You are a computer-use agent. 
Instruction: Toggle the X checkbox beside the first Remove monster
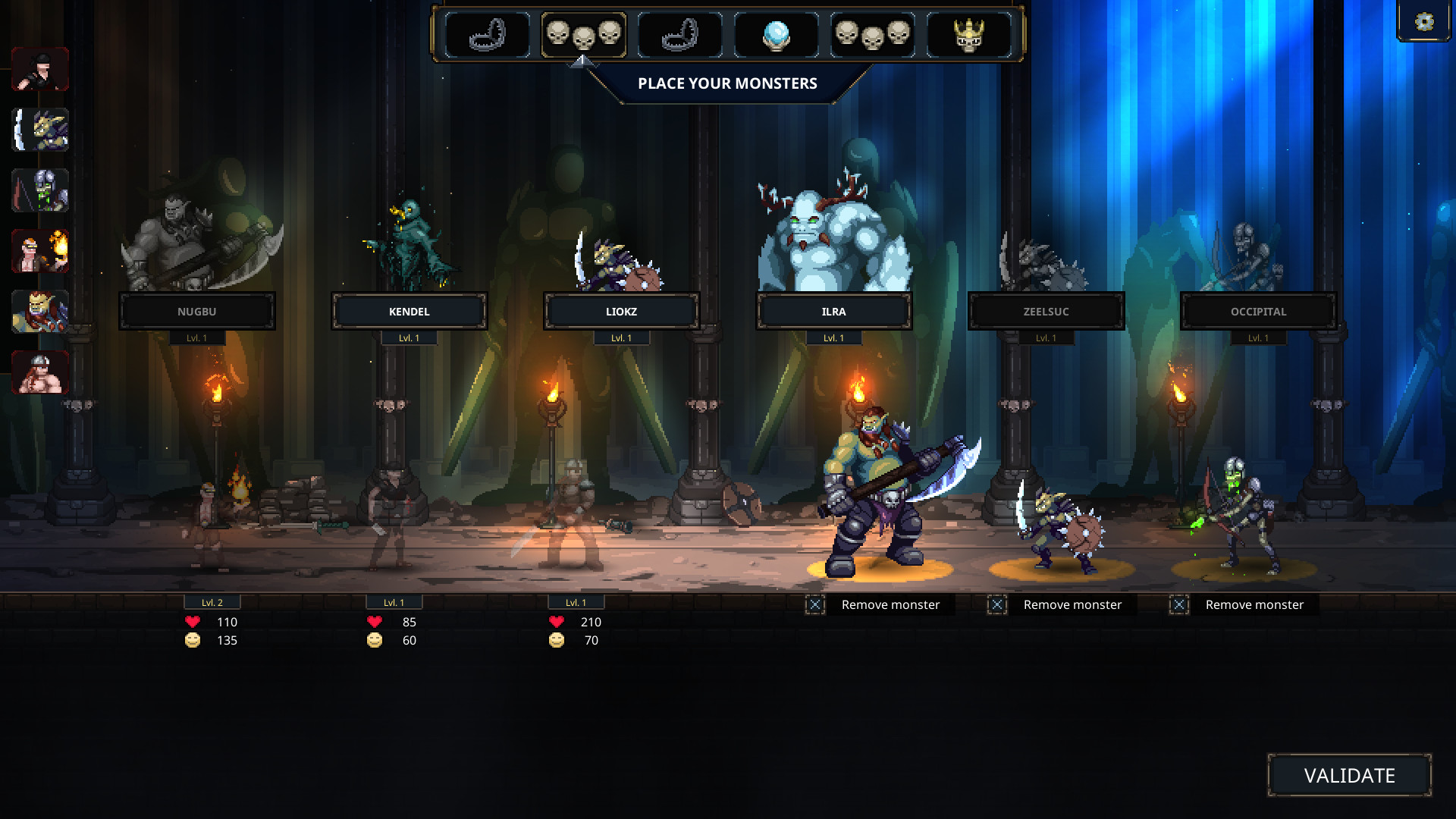tap(815, 604)
